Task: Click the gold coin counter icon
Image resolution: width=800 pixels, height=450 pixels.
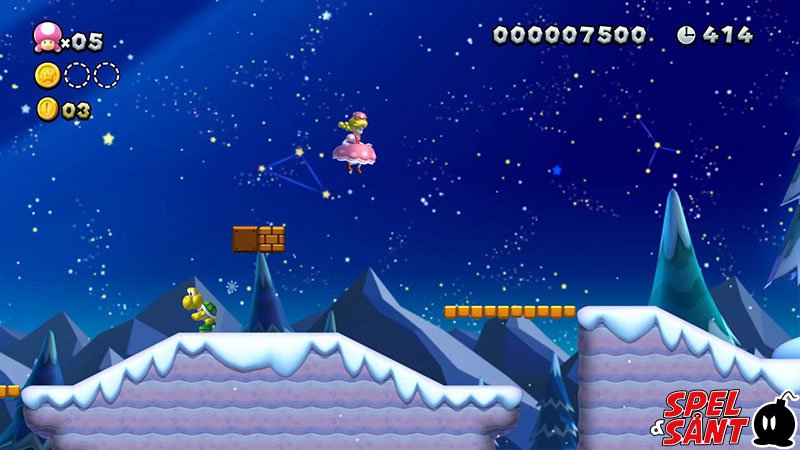Action: click(47, 109)
